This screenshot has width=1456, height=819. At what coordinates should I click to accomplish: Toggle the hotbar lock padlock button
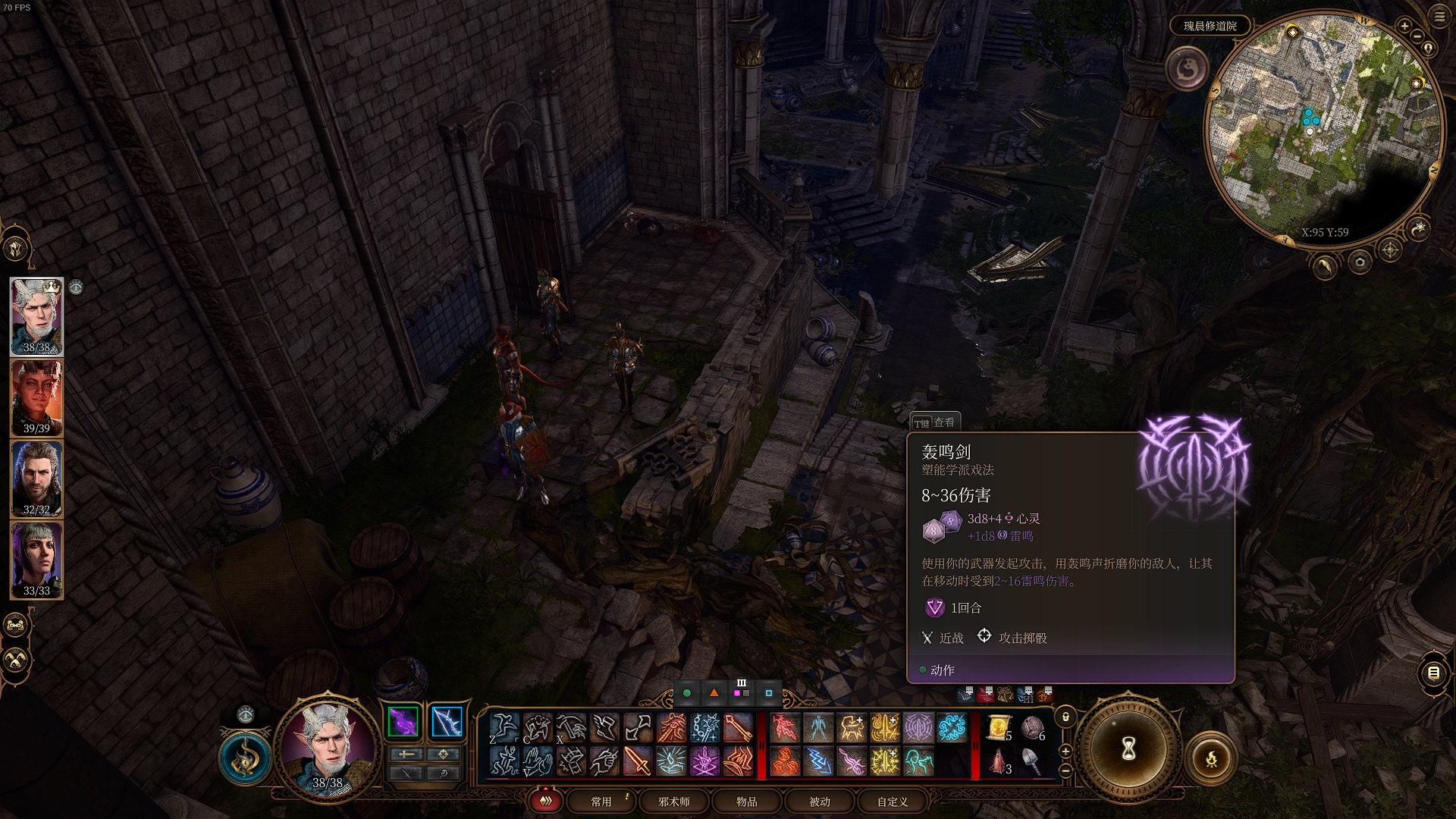(x=1065, y=717)
